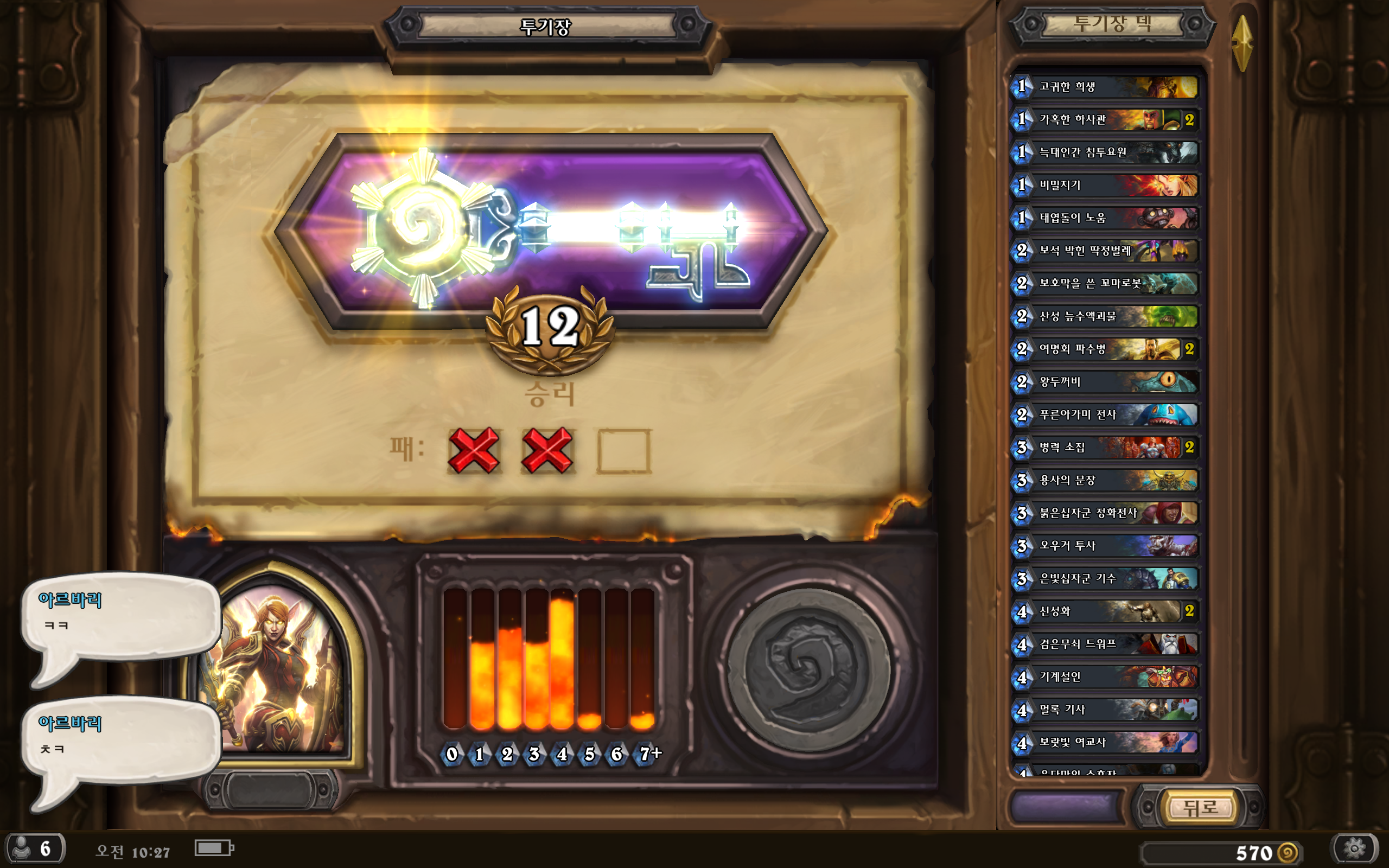Select 태엽돌이 노움 card row

point(1104,218)
